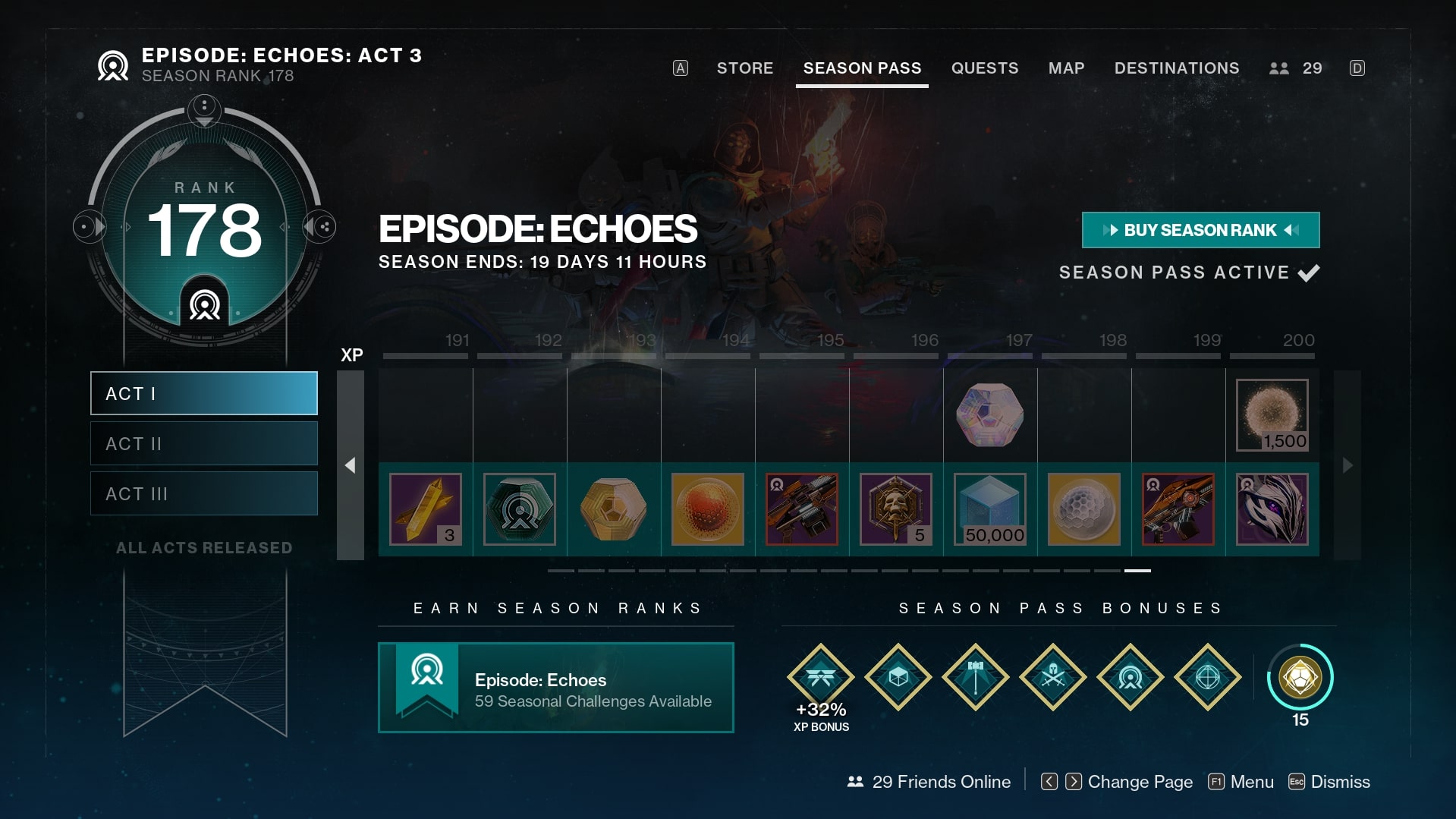Switch to Act II

[204, 443]
